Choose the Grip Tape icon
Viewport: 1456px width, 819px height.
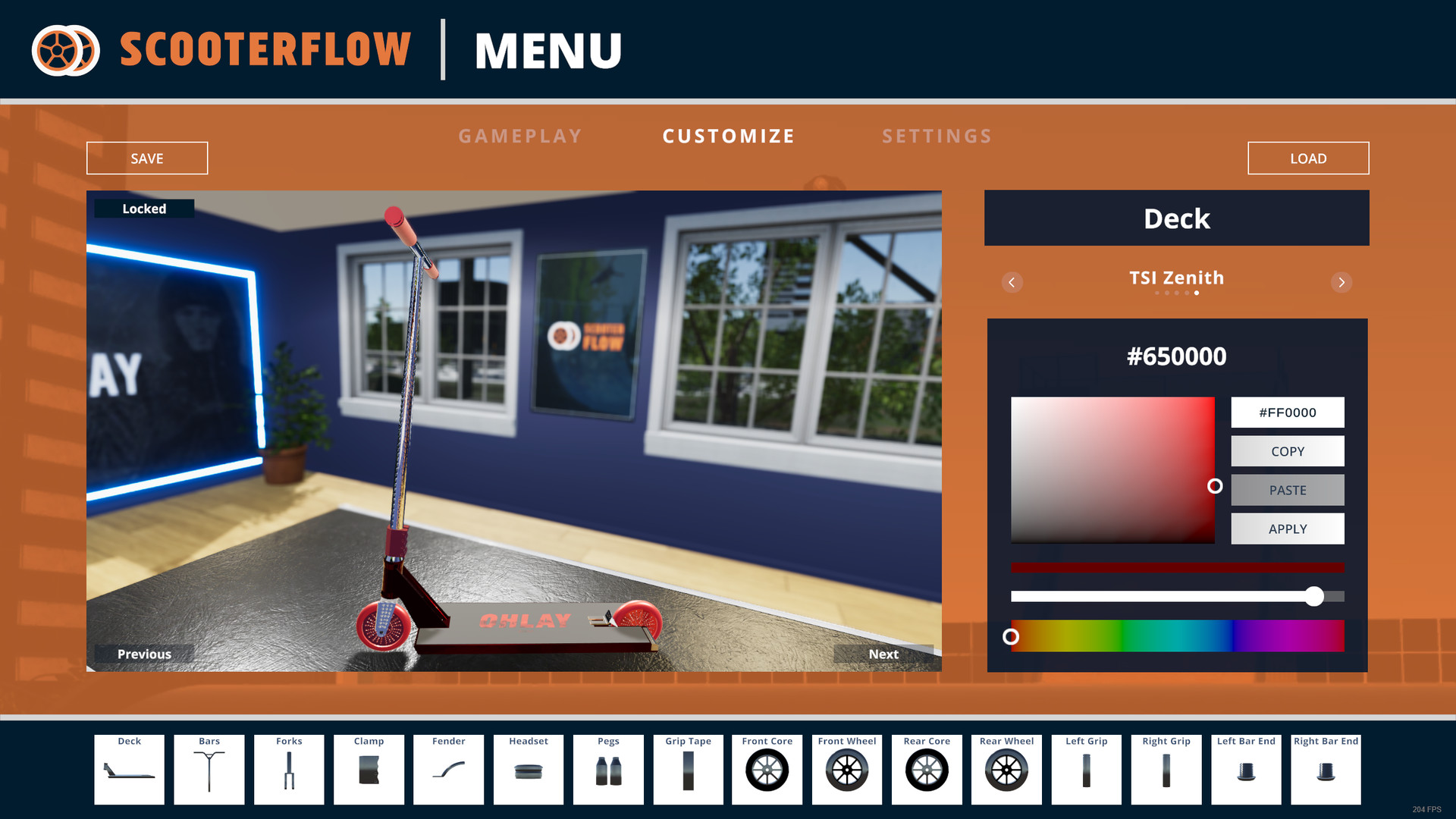pos(688,769)
